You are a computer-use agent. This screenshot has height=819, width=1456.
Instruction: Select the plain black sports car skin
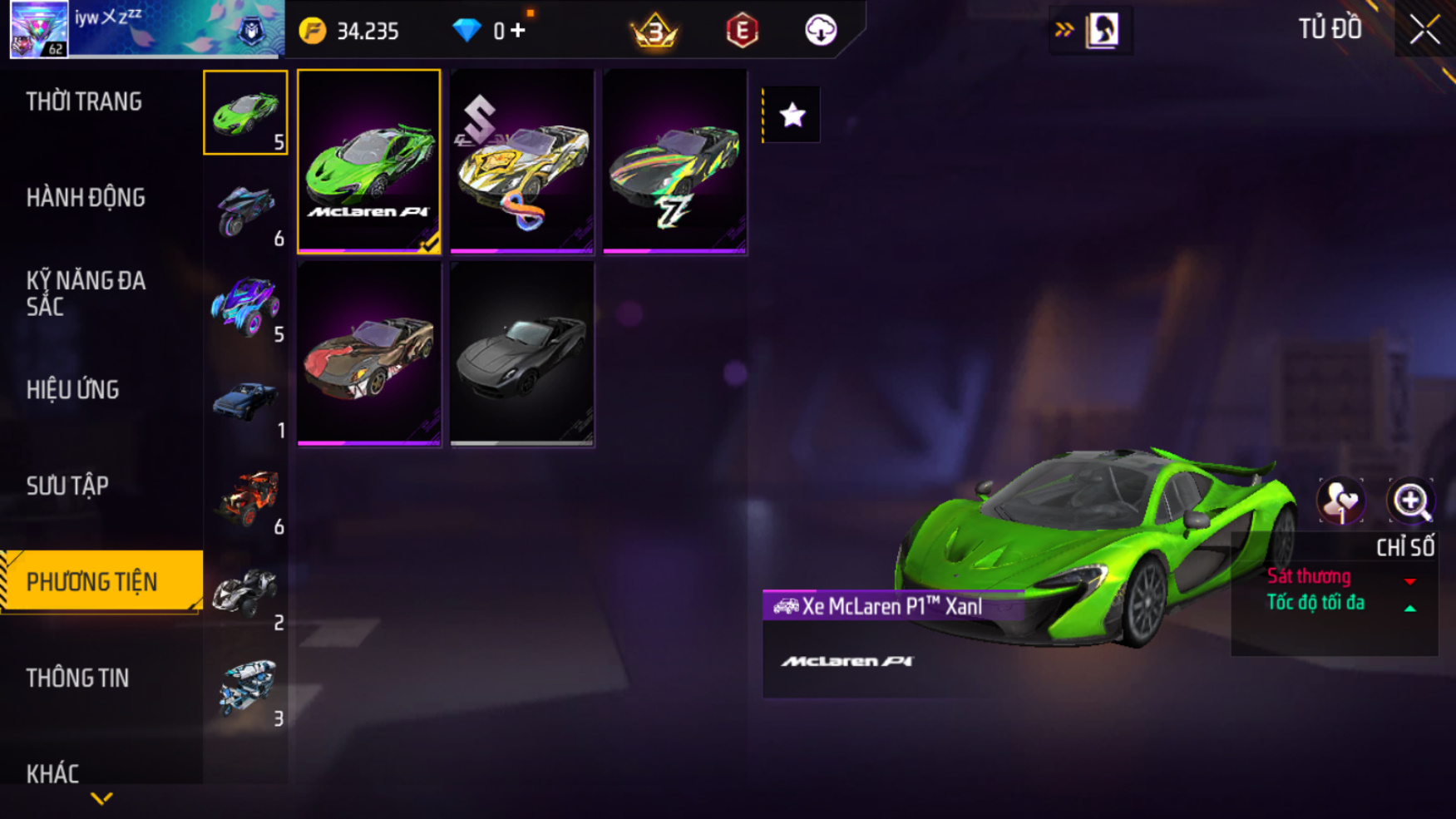pyautogui.click(x=521, y=354)
